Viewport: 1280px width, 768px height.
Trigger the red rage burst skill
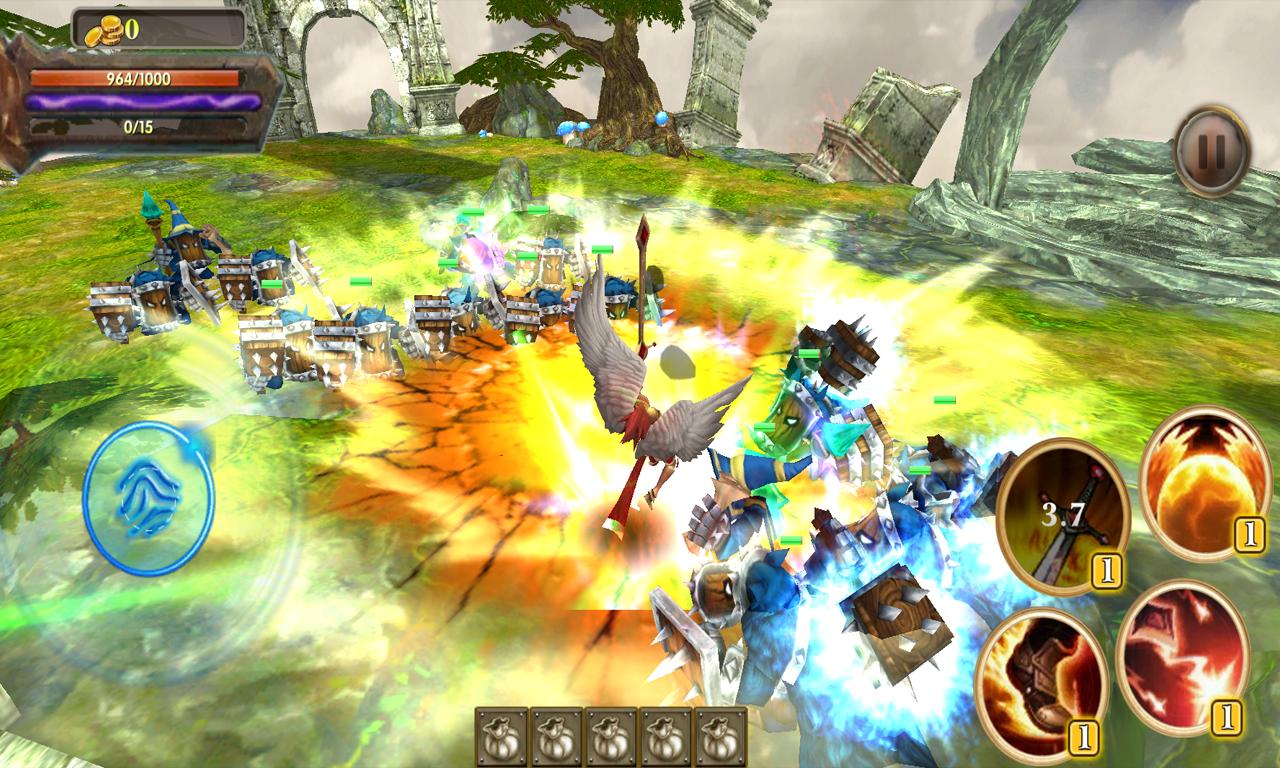coord(1182,657)
